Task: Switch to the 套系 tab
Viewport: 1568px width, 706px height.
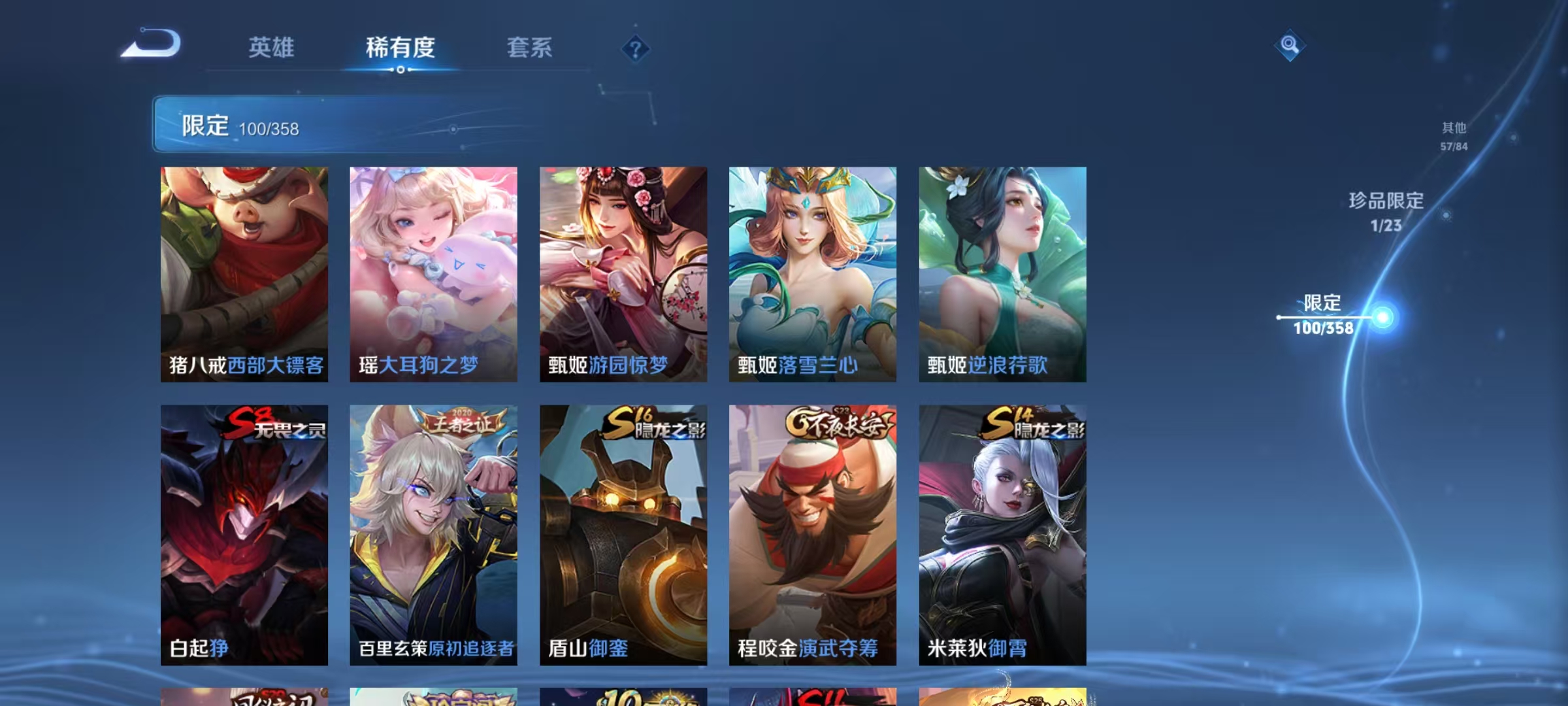Action: click(531, 47)
